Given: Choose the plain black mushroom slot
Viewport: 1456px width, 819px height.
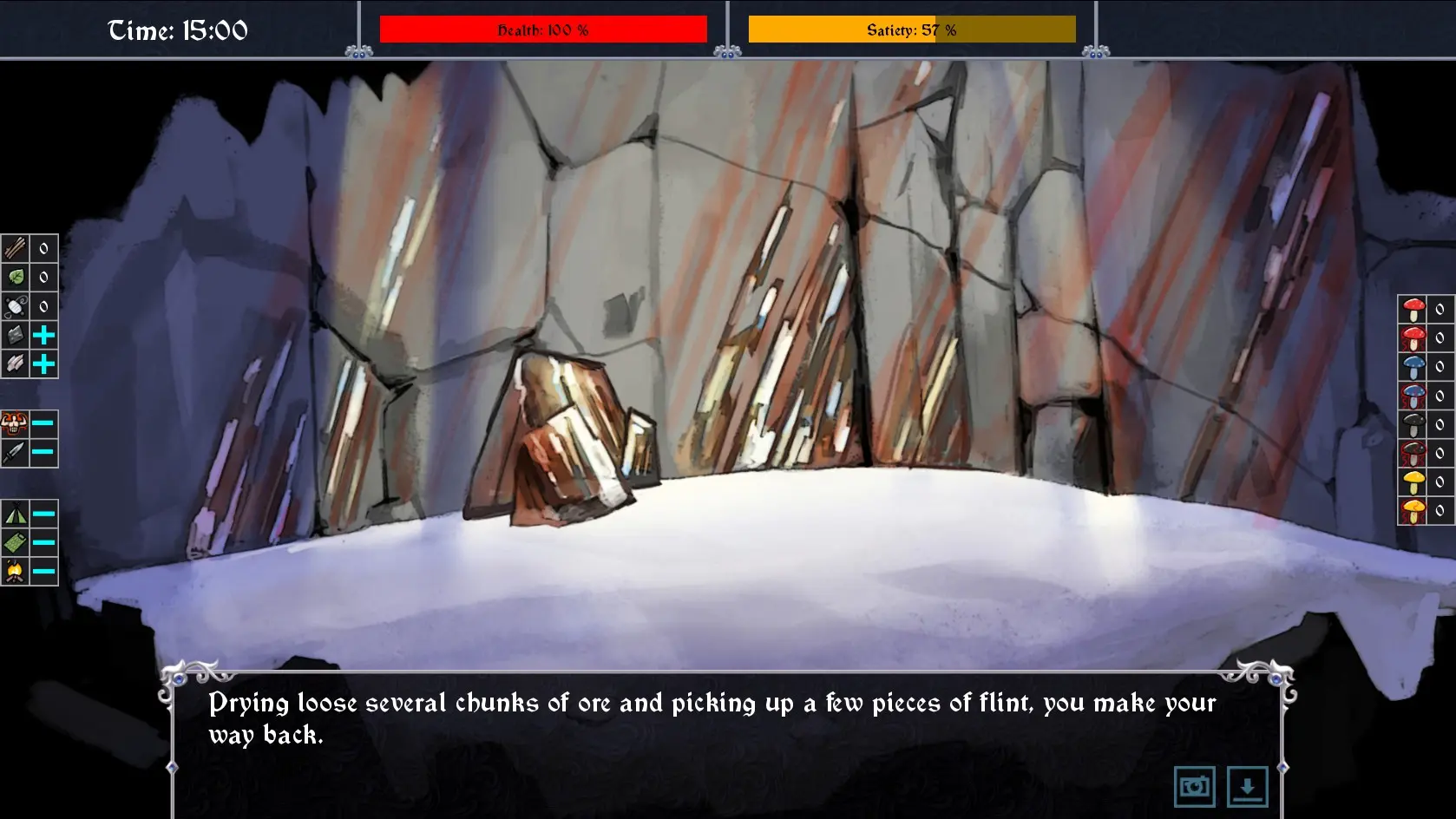Looking at the screenshot, I should coord(1413,424).
